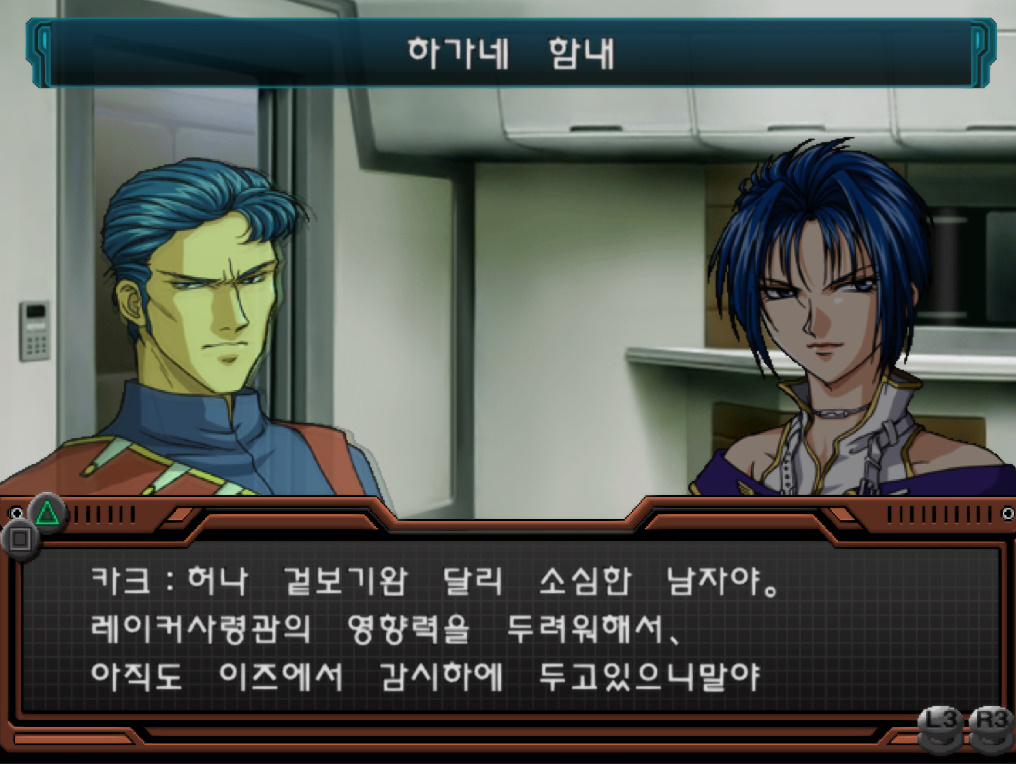1016x764 pixels.
Task: Tap the green triangle on-screen overlay button
Action: click(x=47, y=513)
